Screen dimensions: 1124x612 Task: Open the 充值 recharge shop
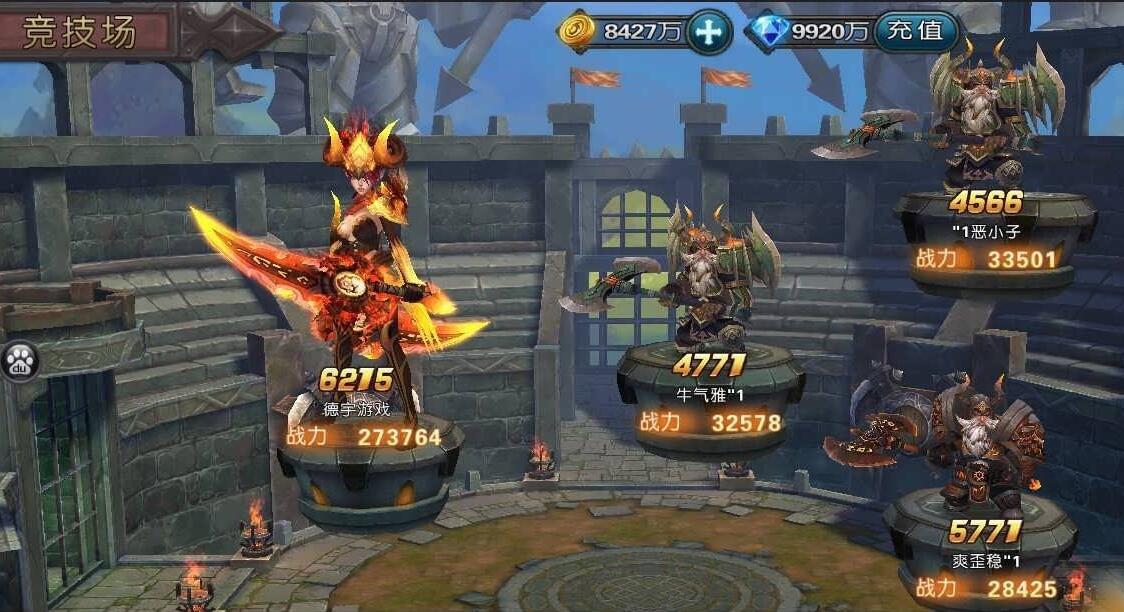pyautogui.click(x=915, y=31)
